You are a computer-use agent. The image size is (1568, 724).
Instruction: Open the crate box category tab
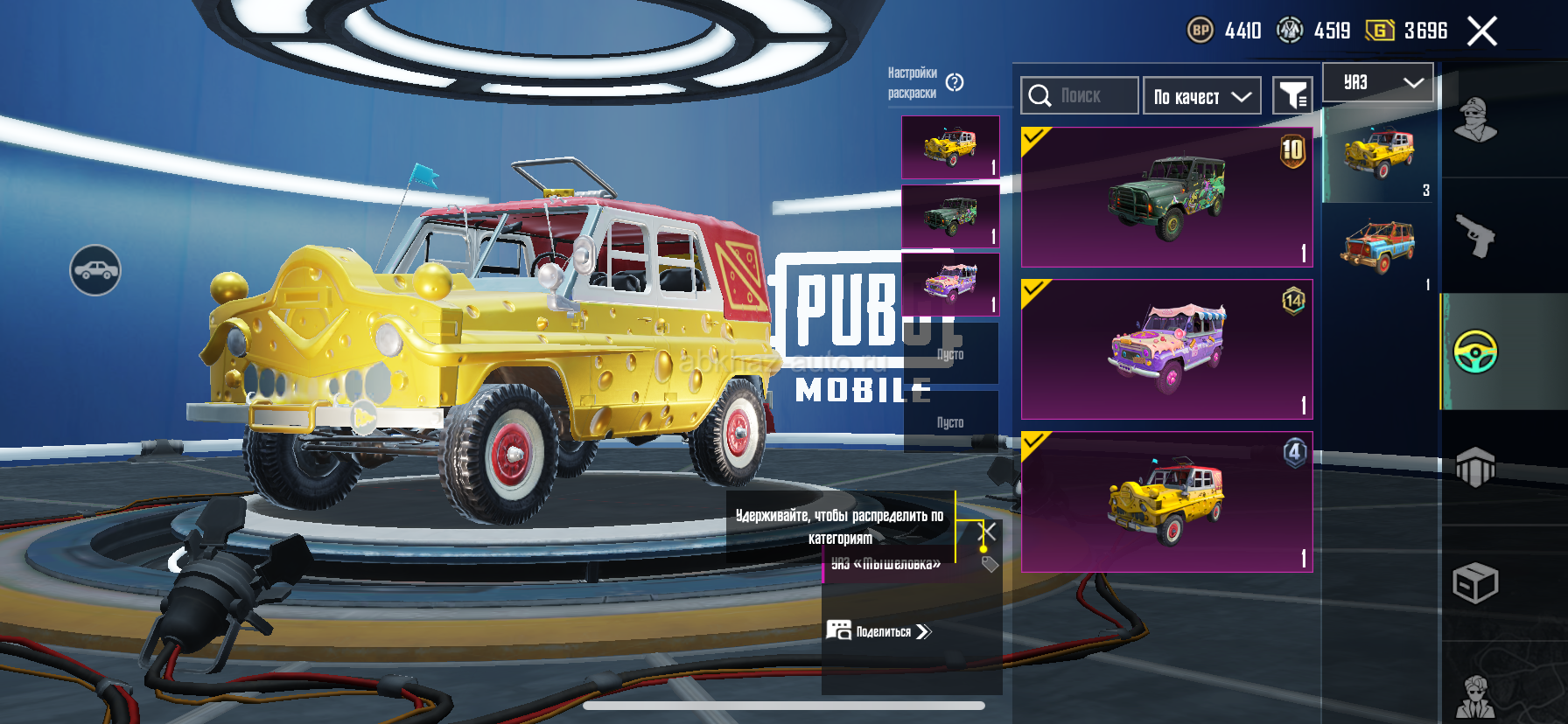[1475, 582]
